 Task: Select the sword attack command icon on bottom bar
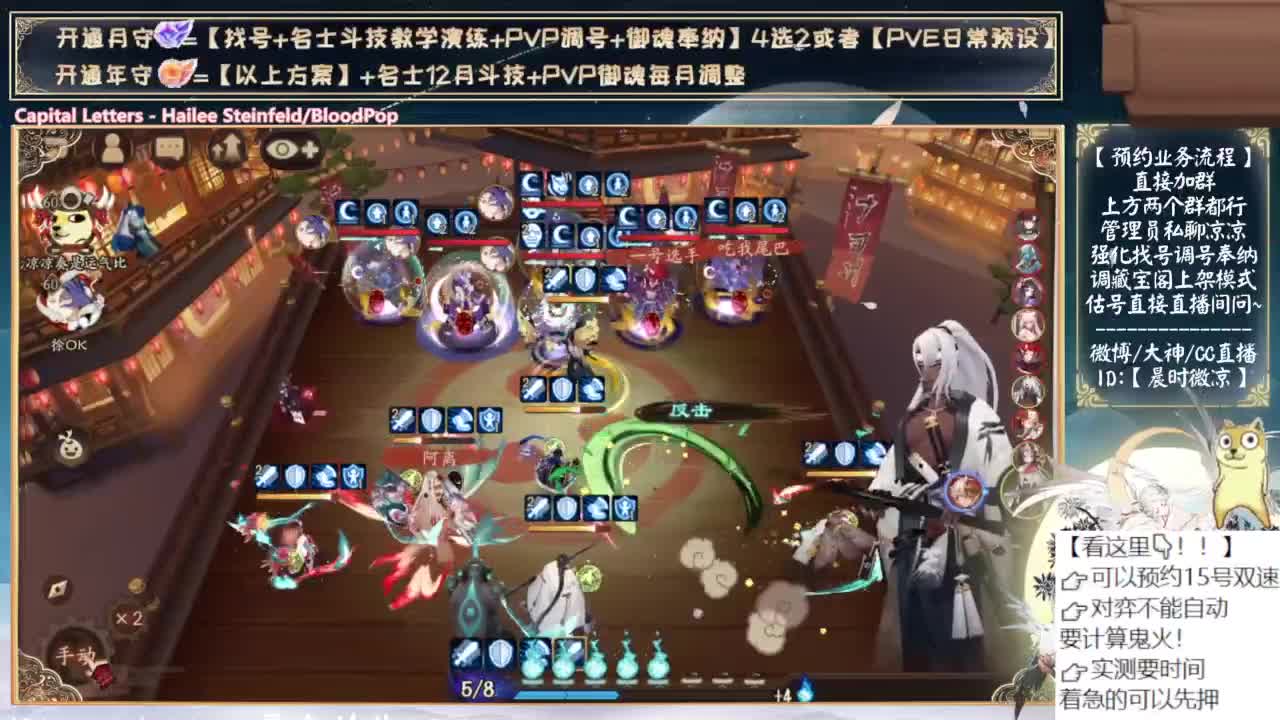click(x=467, y=656)
